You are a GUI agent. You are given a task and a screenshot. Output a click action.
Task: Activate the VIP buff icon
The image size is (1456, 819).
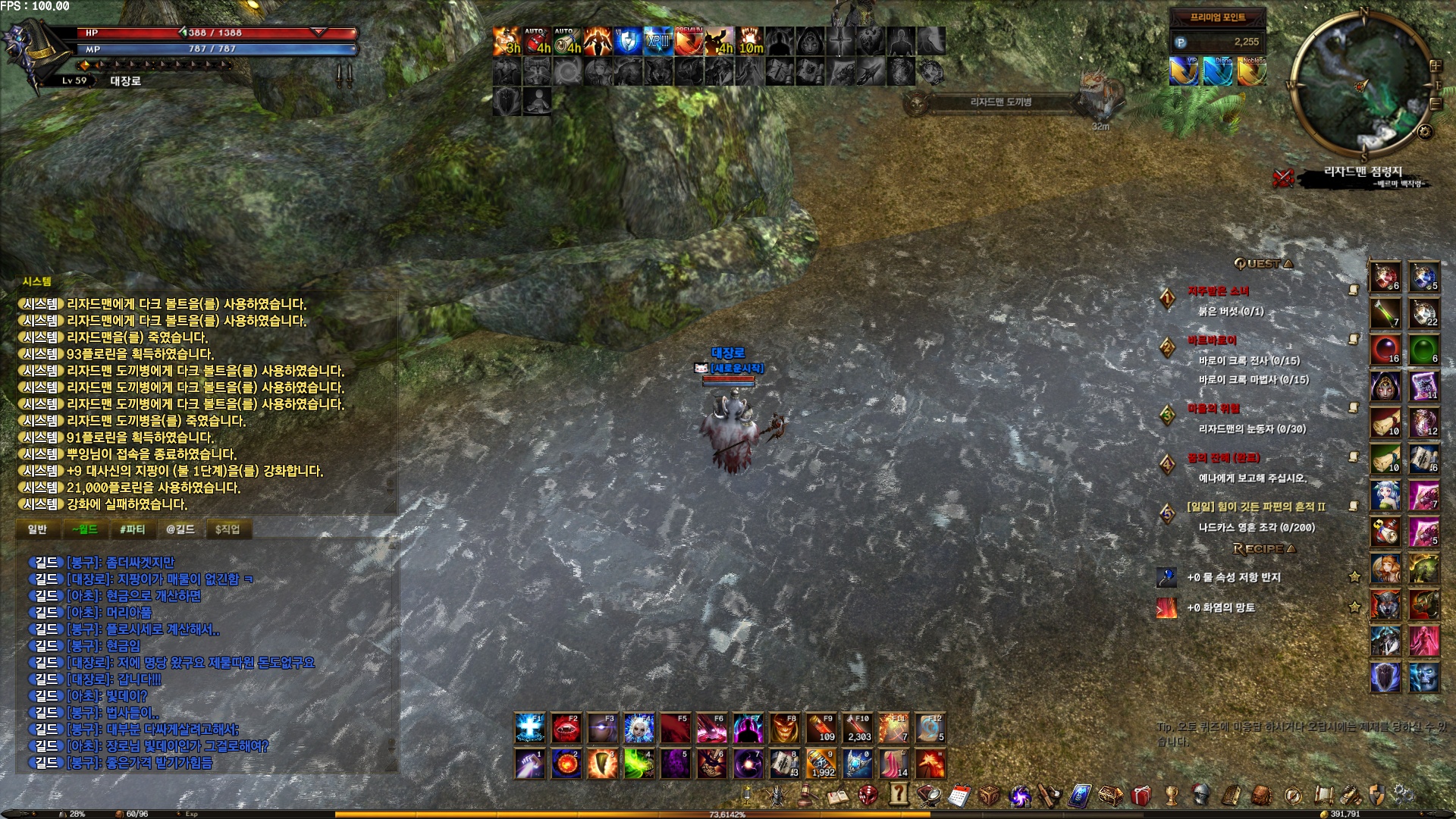coord(1183,71)
